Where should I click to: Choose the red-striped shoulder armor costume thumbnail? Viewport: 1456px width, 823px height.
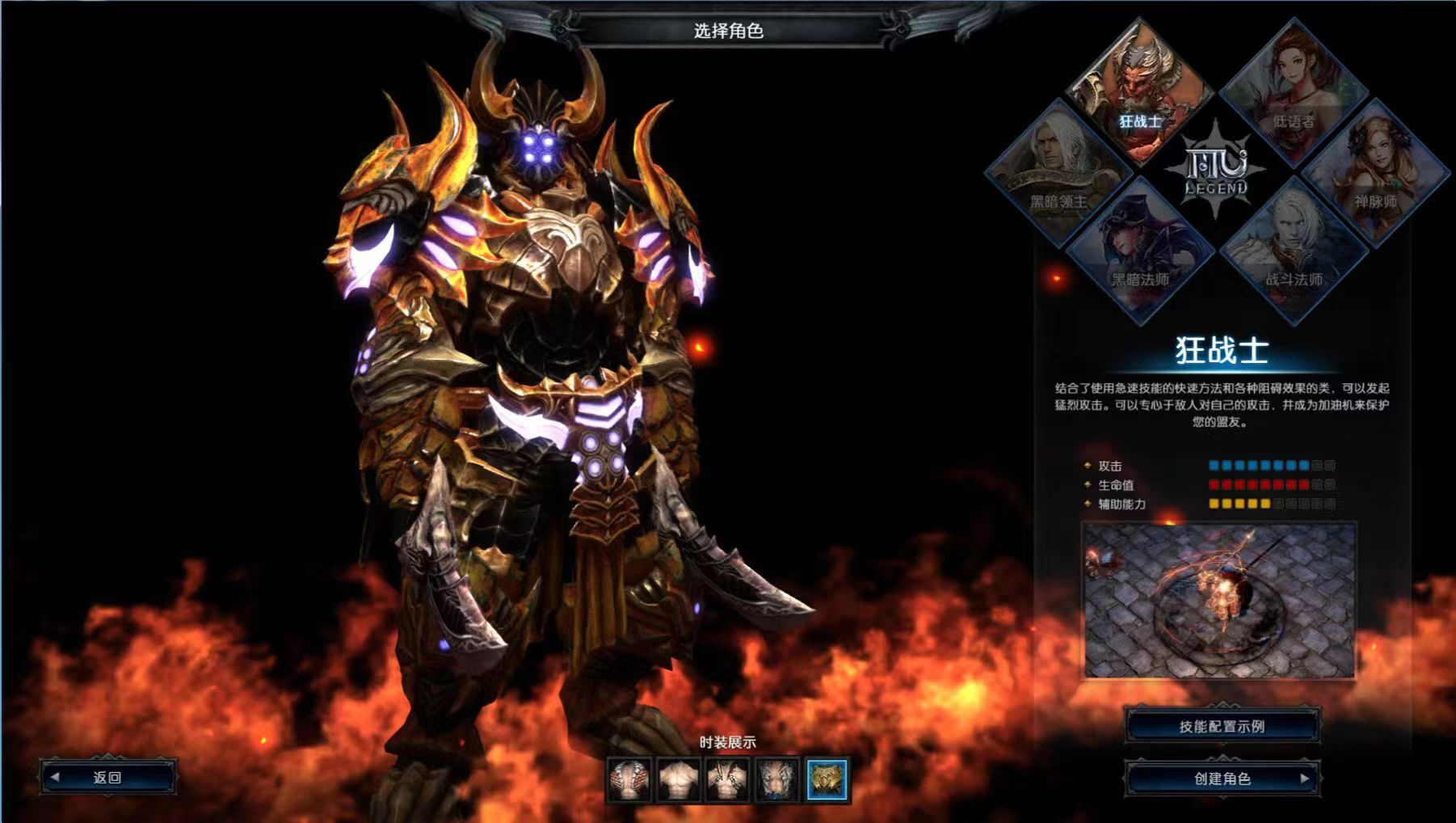coord(629,779)
